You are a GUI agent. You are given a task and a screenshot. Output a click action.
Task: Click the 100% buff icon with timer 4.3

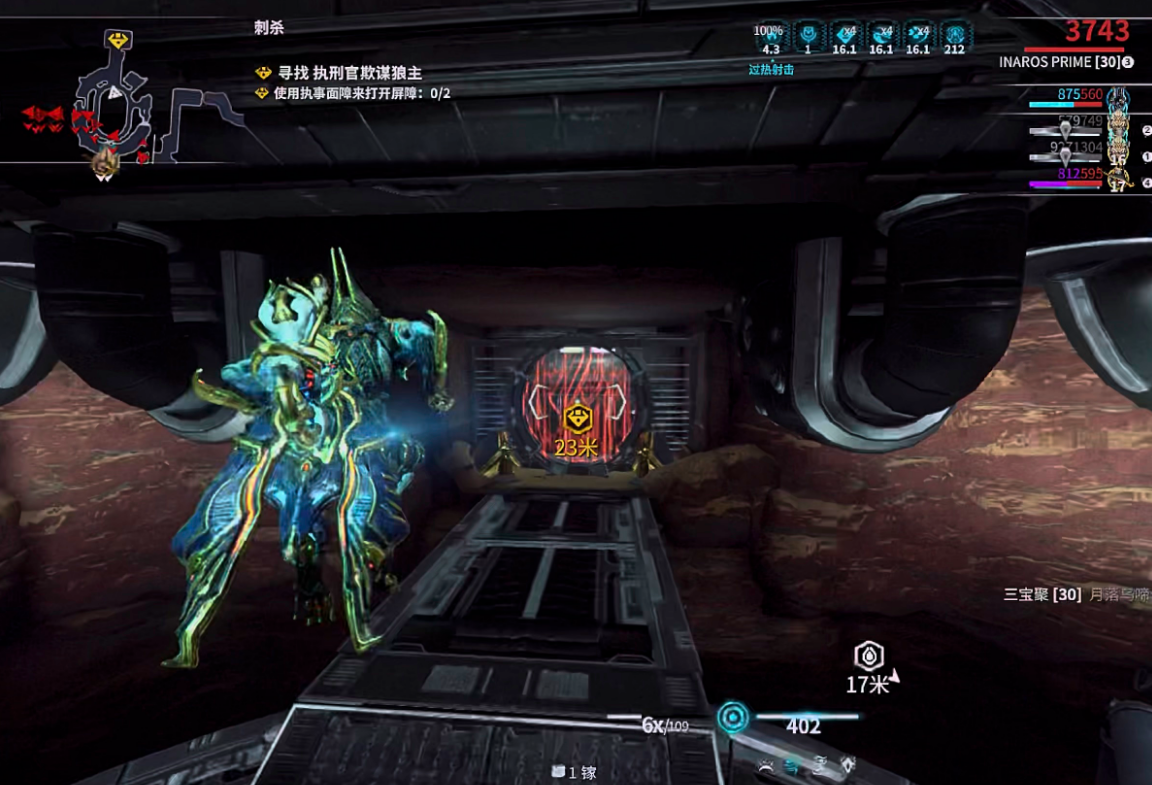click(770, 33)
